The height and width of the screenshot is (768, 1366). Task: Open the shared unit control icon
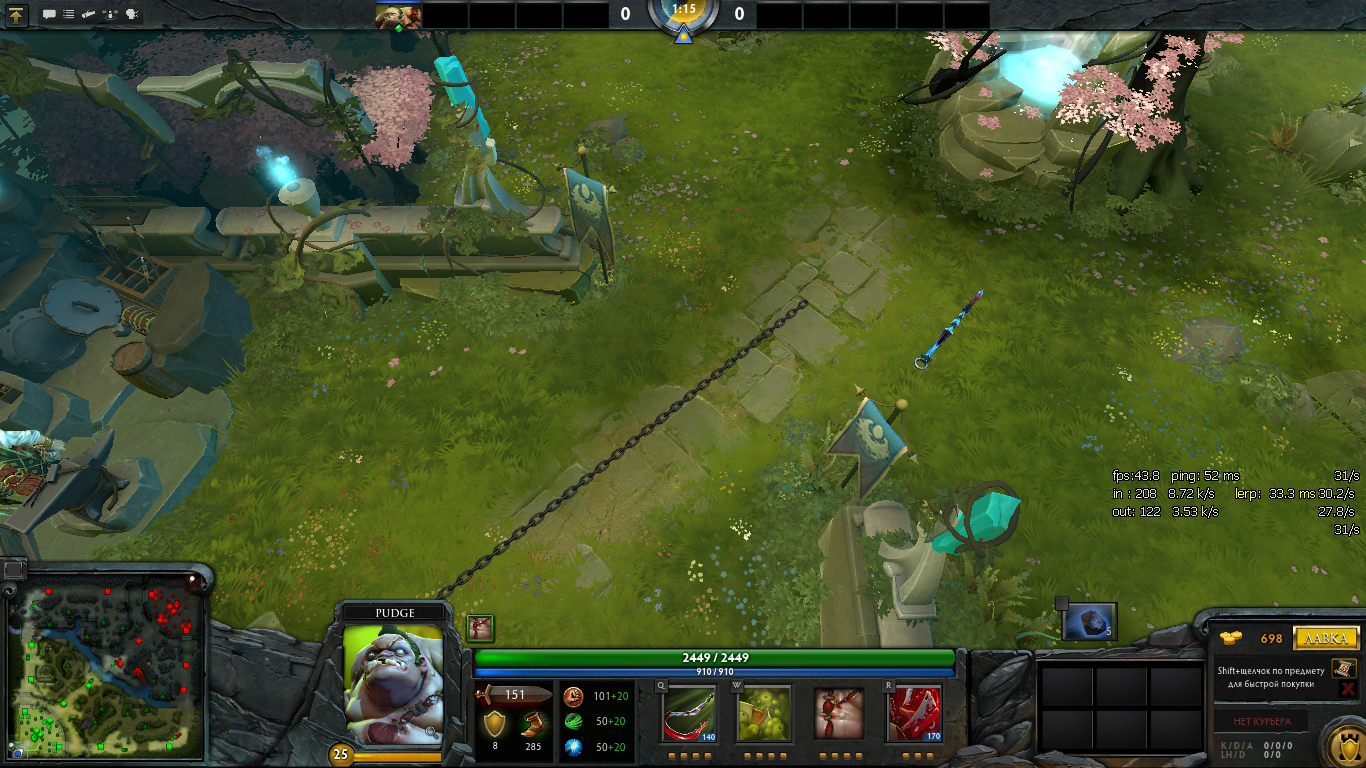click(x=111, y=15)
